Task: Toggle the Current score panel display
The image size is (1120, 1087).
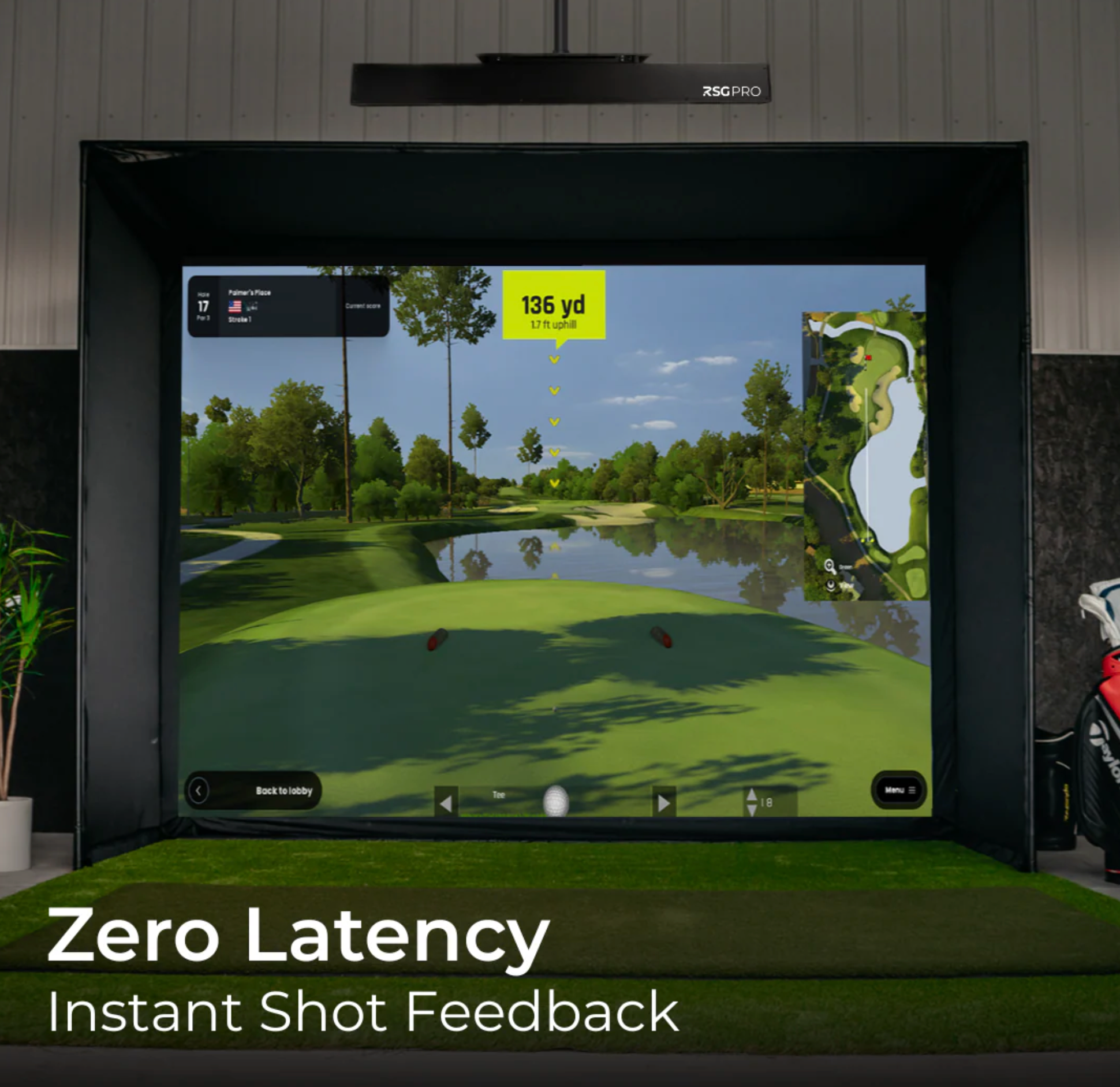Action: (x=364, y=306)
